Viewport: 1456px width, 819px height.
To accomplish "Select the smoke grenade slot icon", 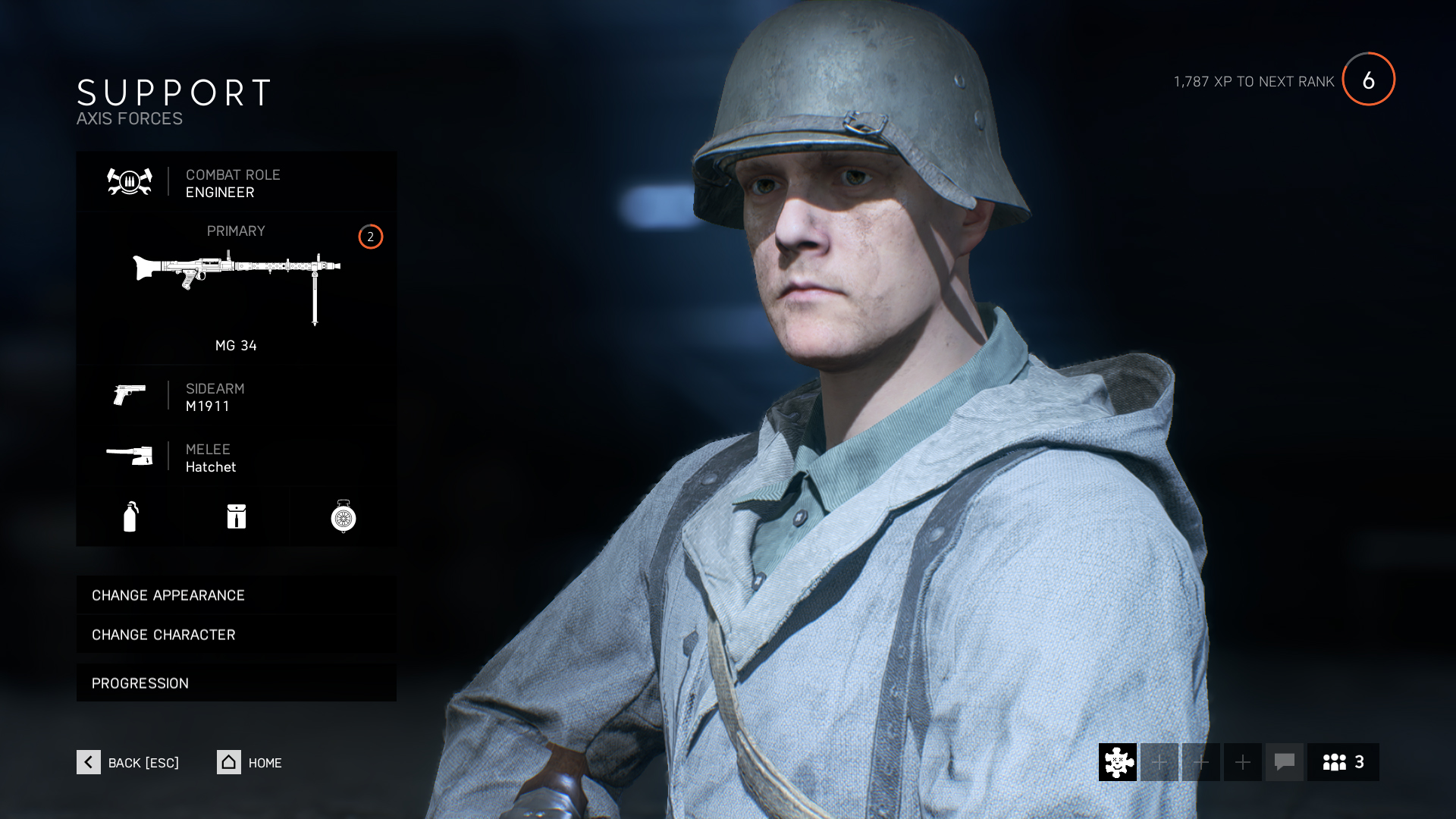I will 130,516.
